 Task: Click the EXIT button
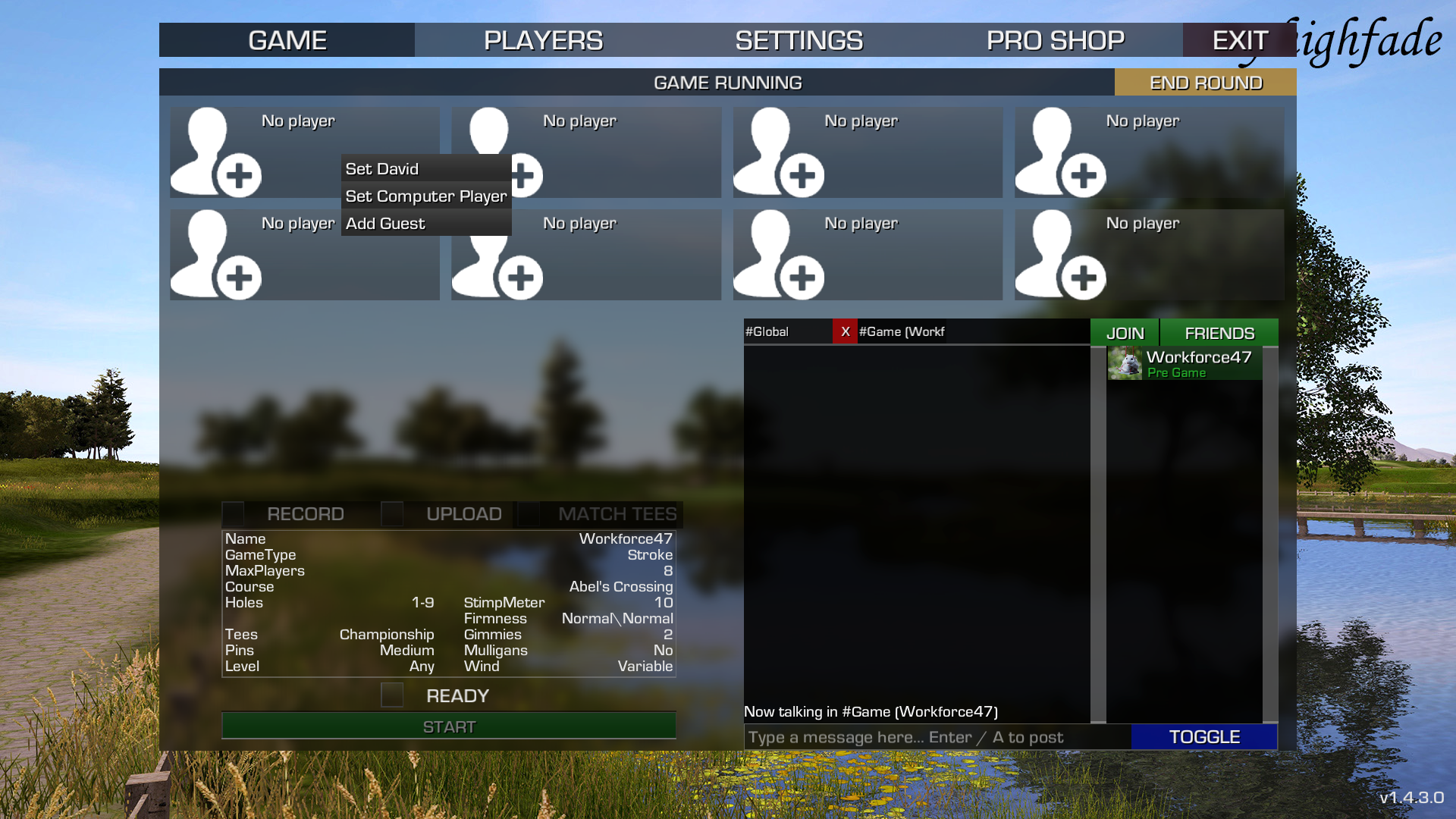(1239, 40)
